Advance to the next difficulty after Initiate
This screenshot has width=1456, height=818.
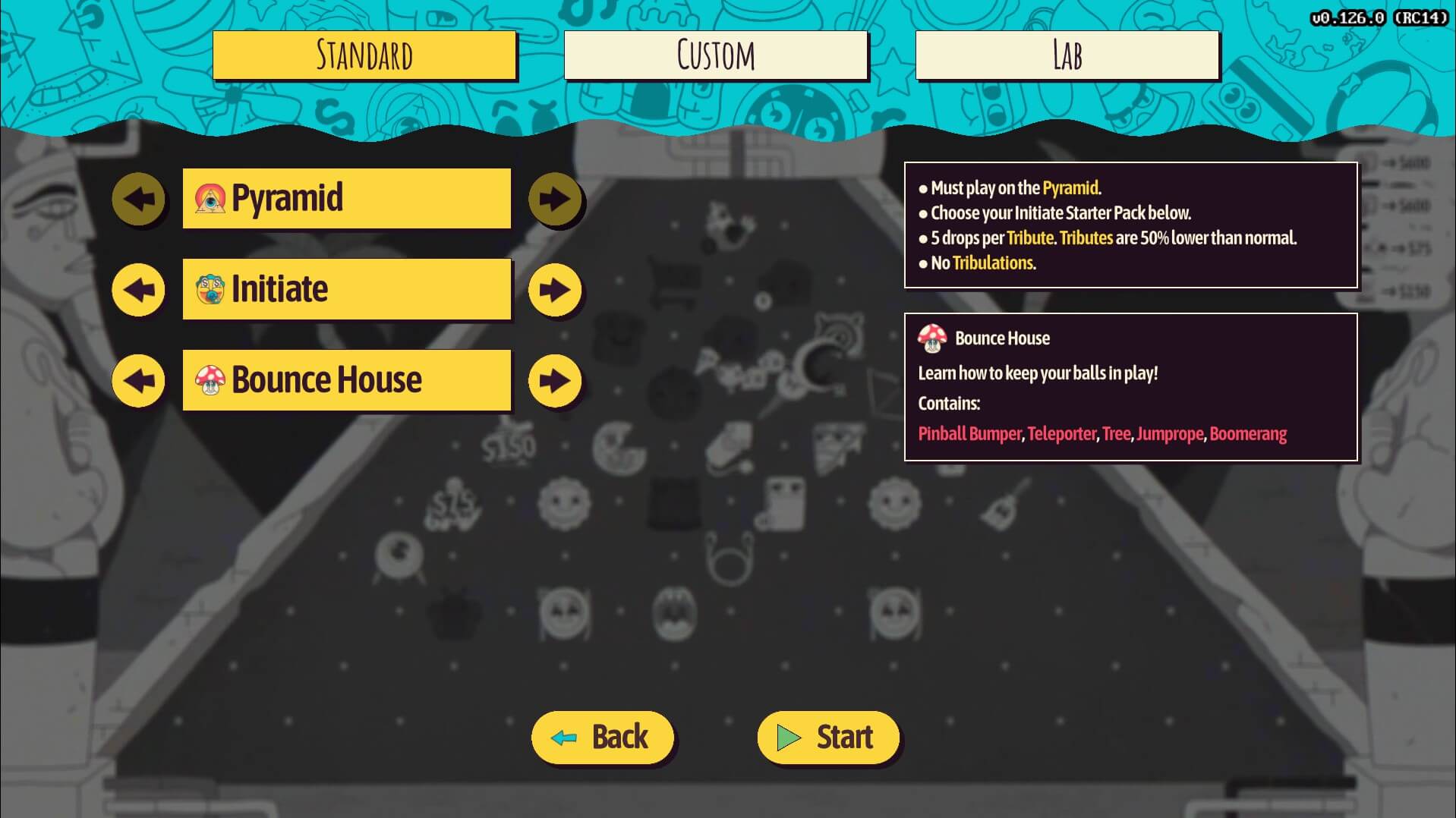pyautogui.click(x=555, y=290)
